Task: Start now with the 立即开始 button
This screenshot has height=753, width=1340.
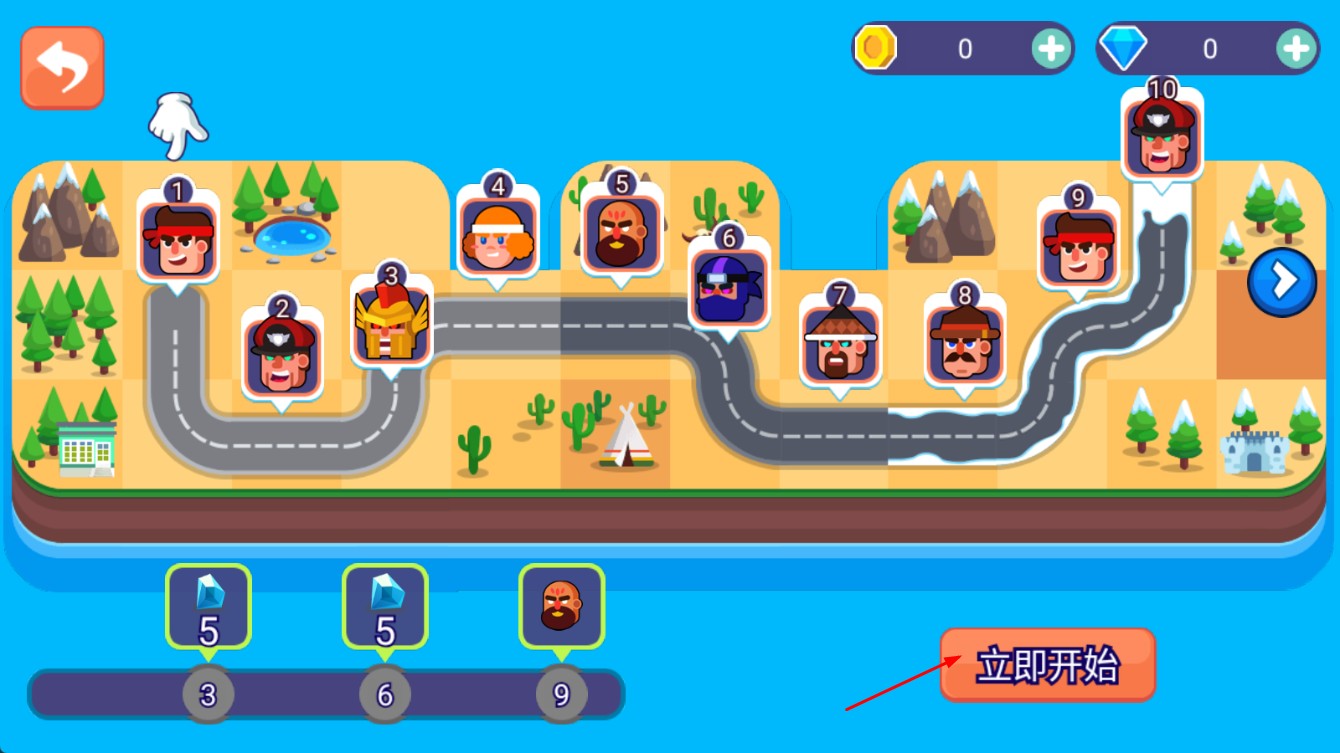Action: click(x=1047, y=665)
